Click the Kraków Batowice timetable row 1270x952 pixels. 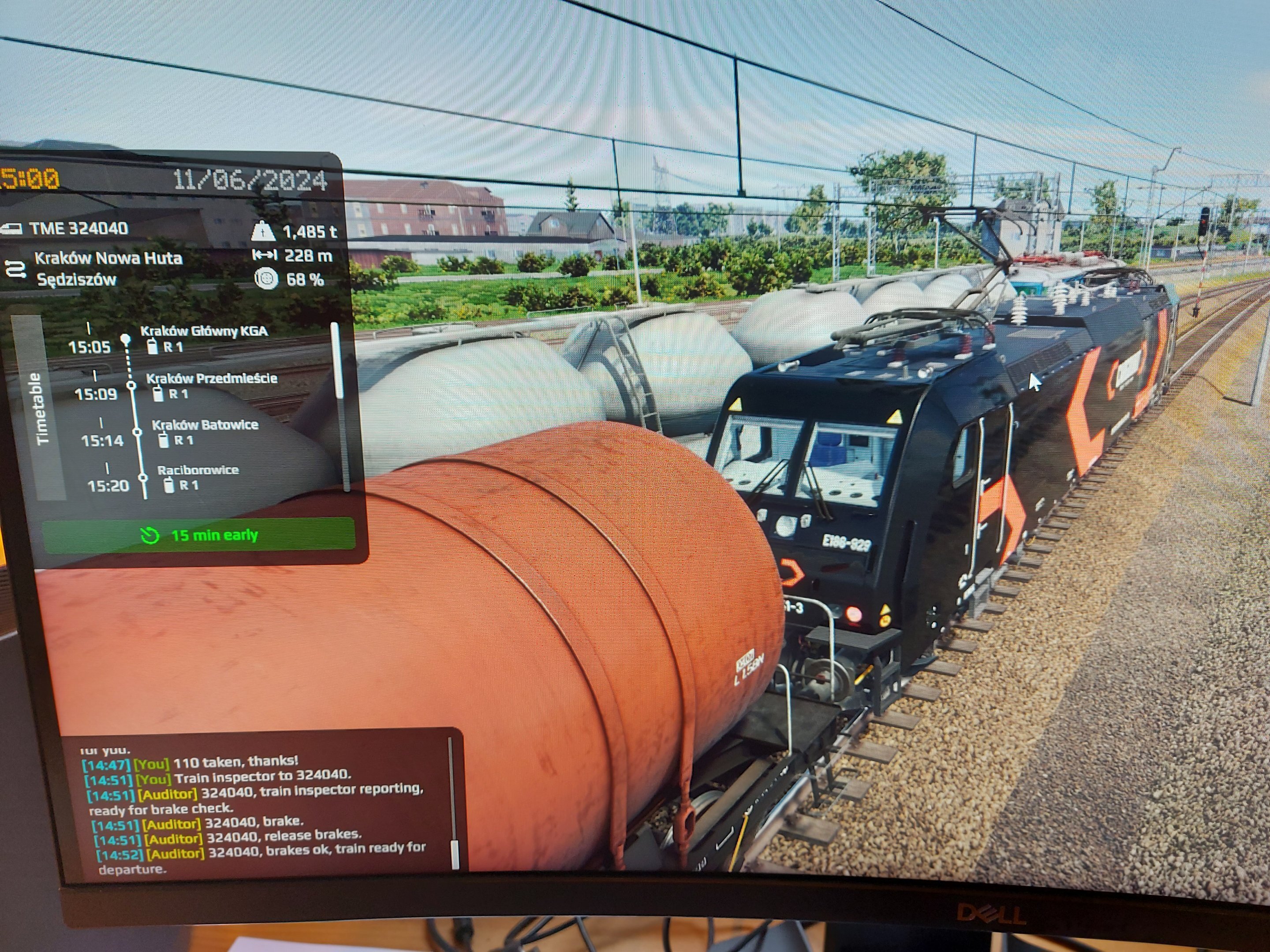(205, 425)
